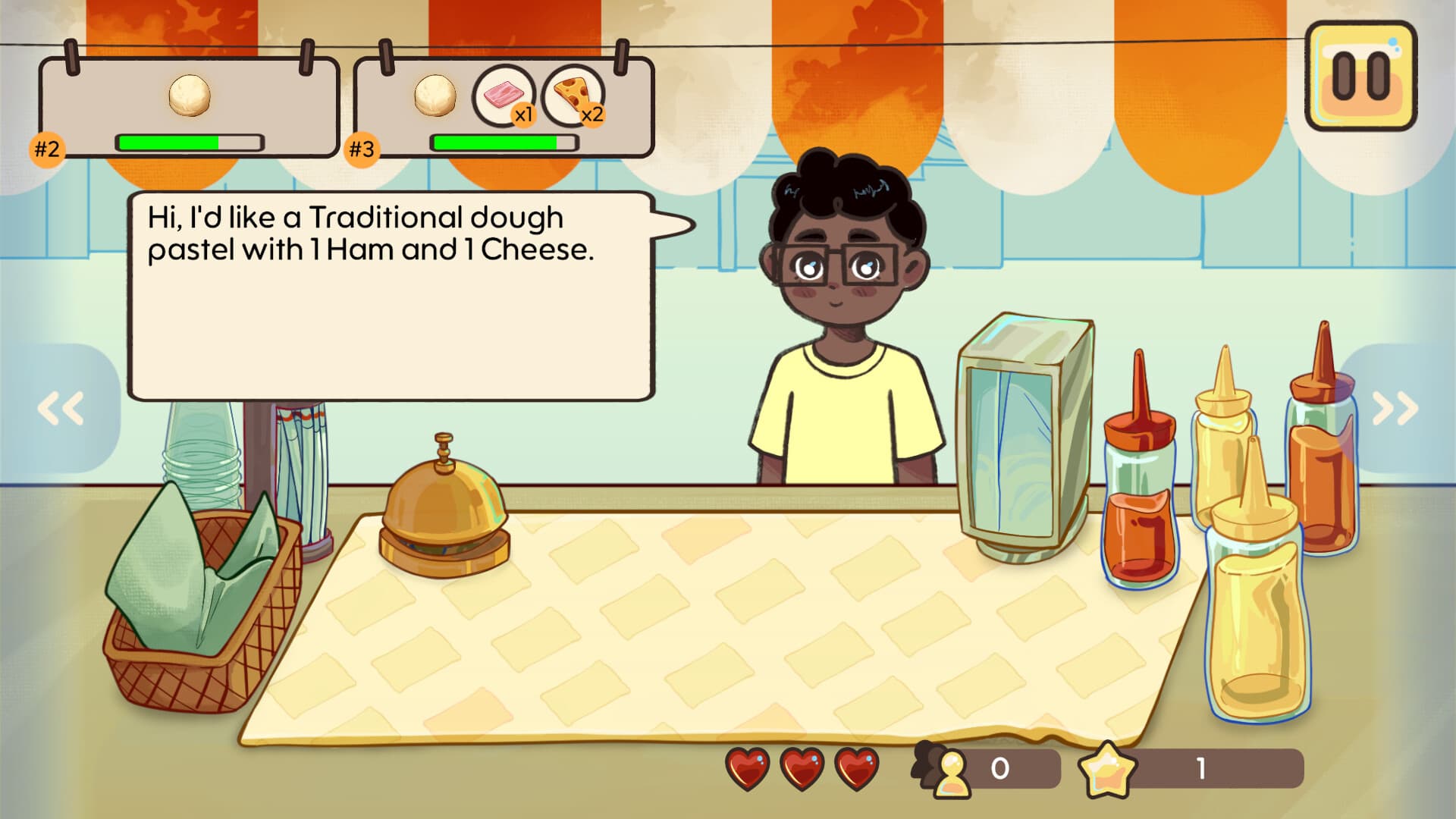Select the first red heart icon
Image resolution: width=1456 pixels, height=819 pixels.
[x=747, y=770]
